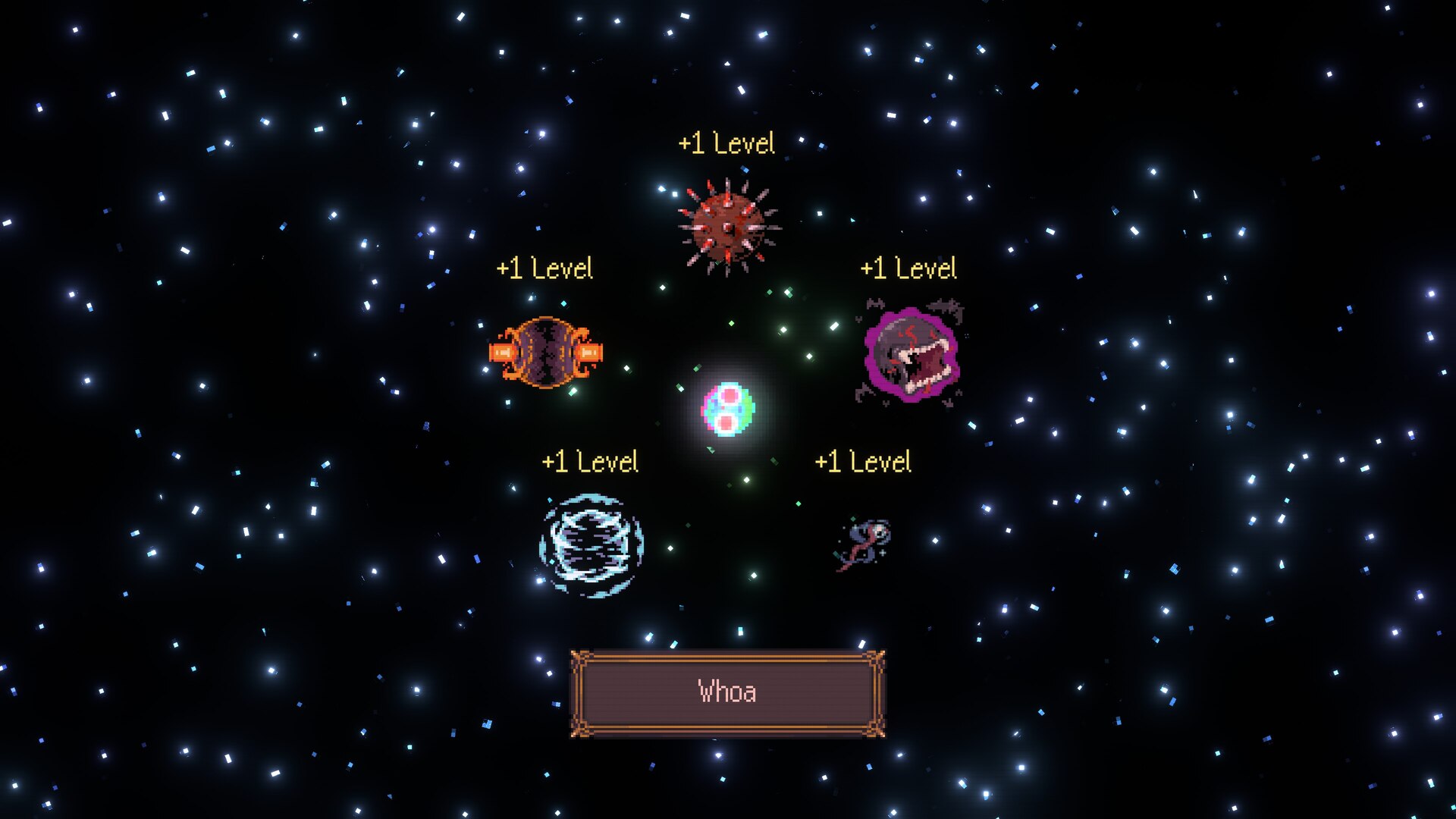Select the swirling blue vortex icon
The image size is (1456, 819).
tap(591, 544)
